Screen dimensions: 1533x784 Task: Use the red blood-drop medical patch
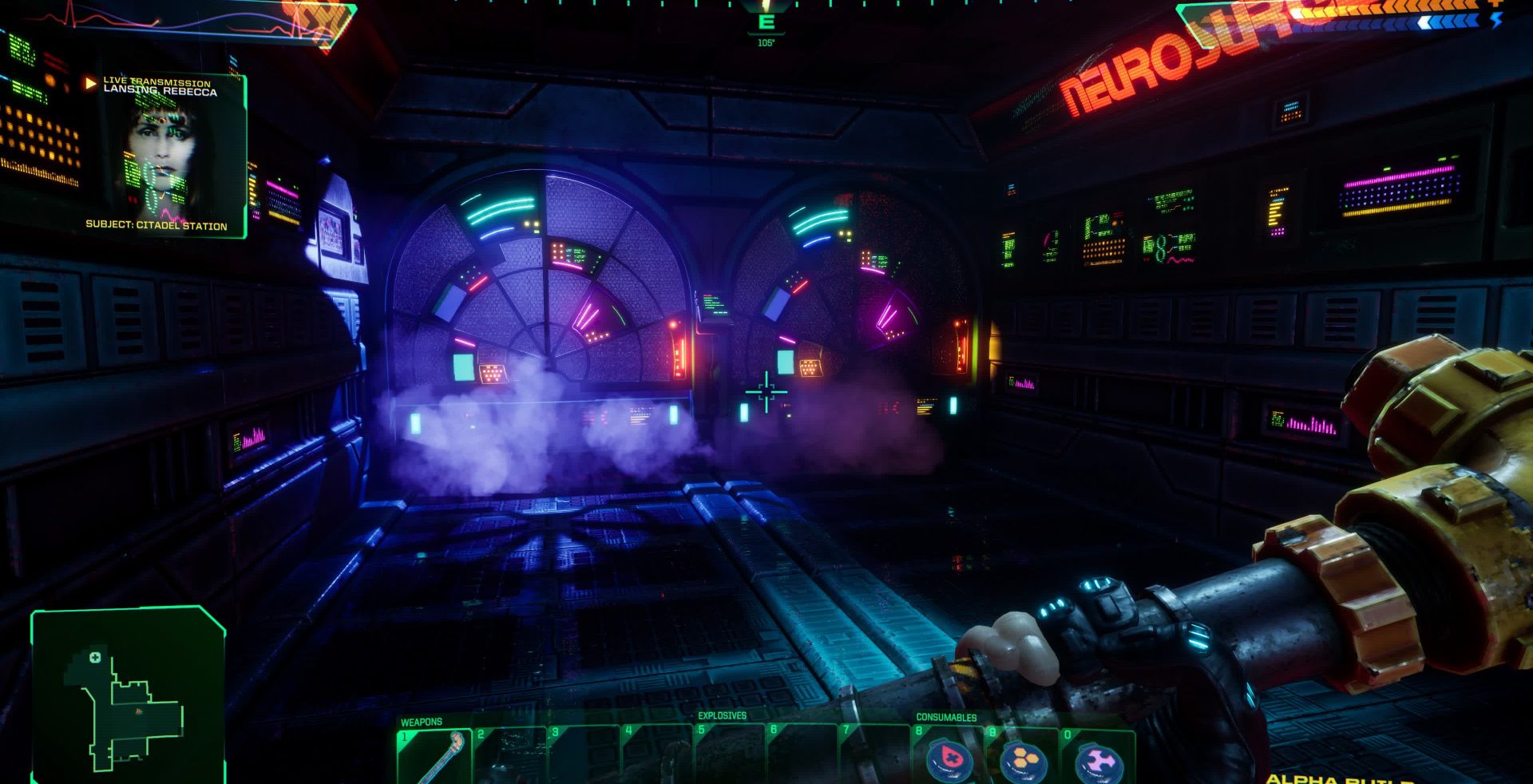tap(949, 758)
